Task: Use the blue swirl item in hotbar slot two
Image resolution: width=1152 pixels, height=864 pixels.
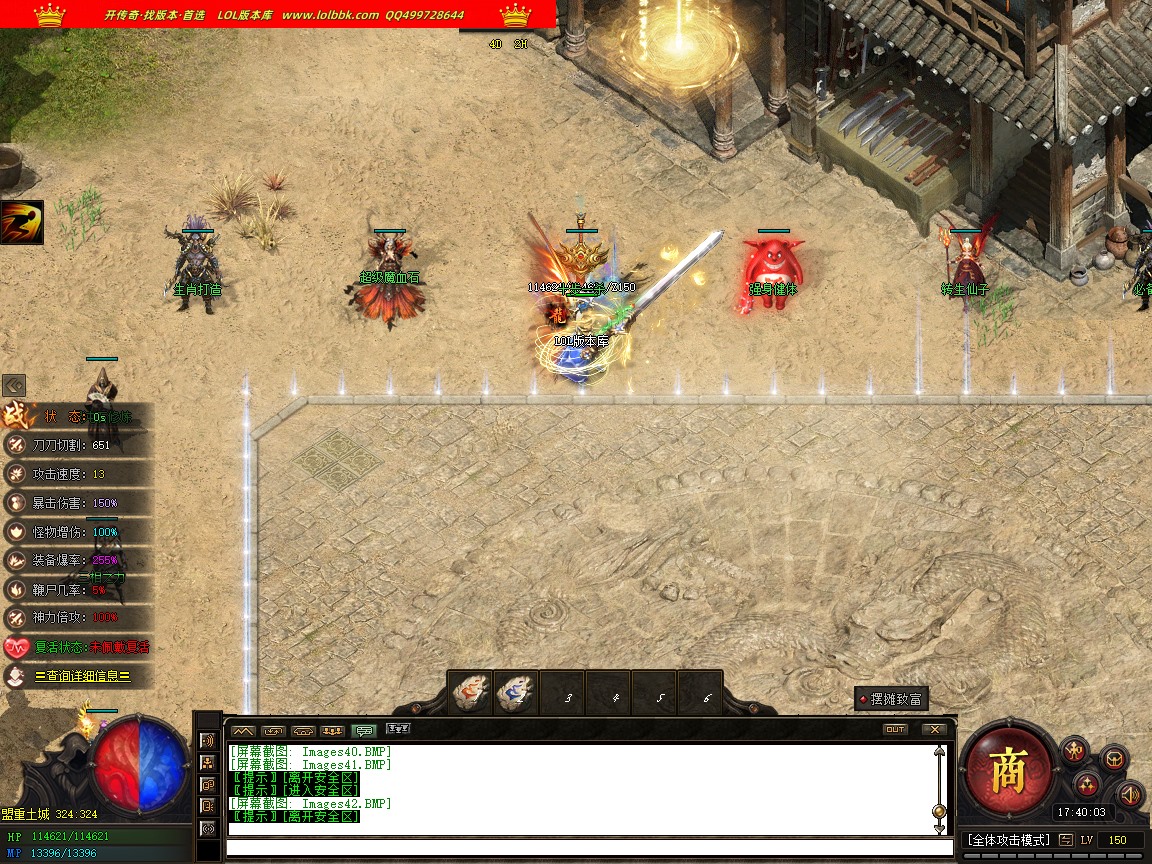Action: [516, 693]
